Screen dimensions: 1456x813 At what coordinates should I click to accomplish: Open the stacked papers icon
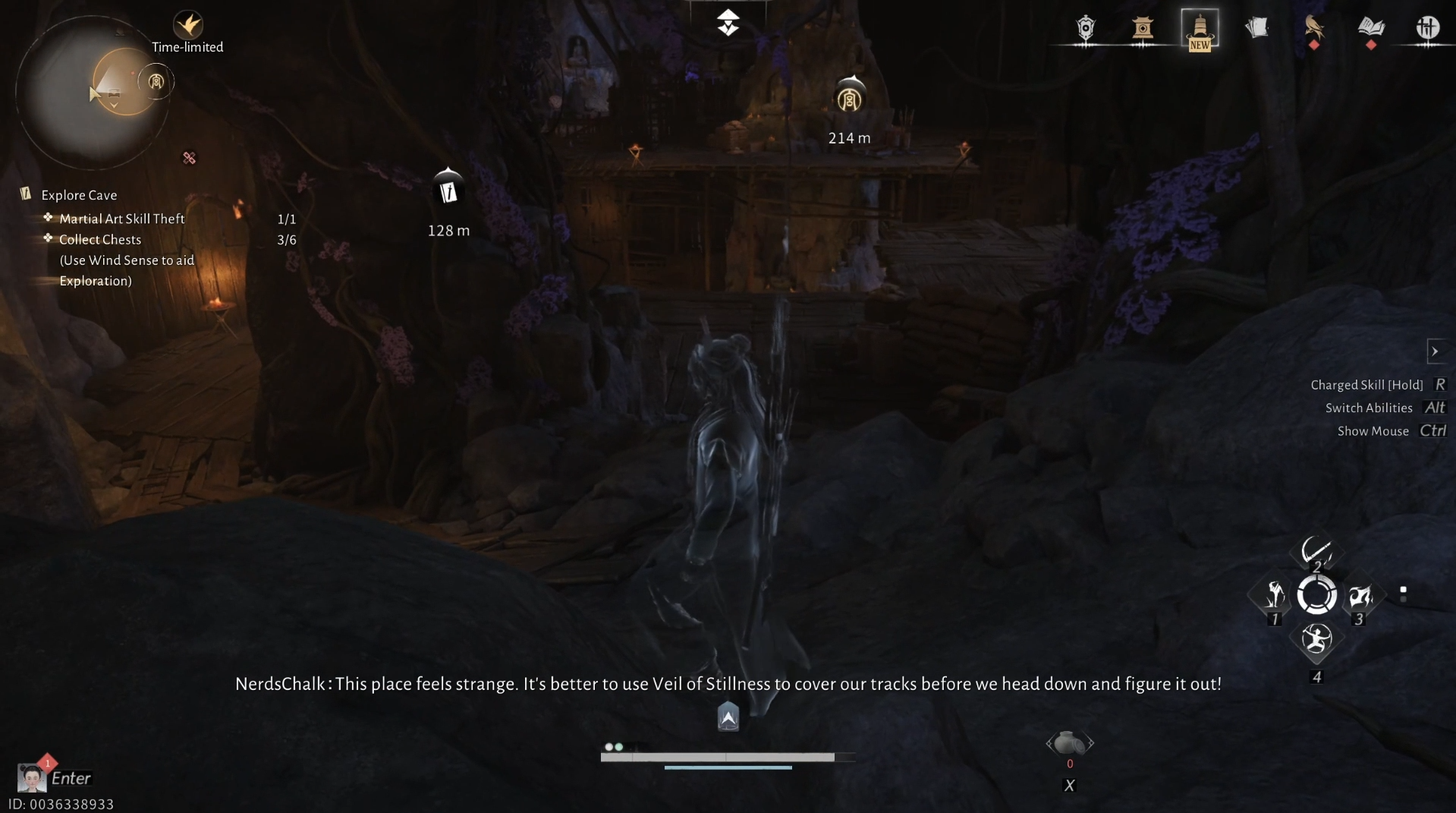[1256, 29]
